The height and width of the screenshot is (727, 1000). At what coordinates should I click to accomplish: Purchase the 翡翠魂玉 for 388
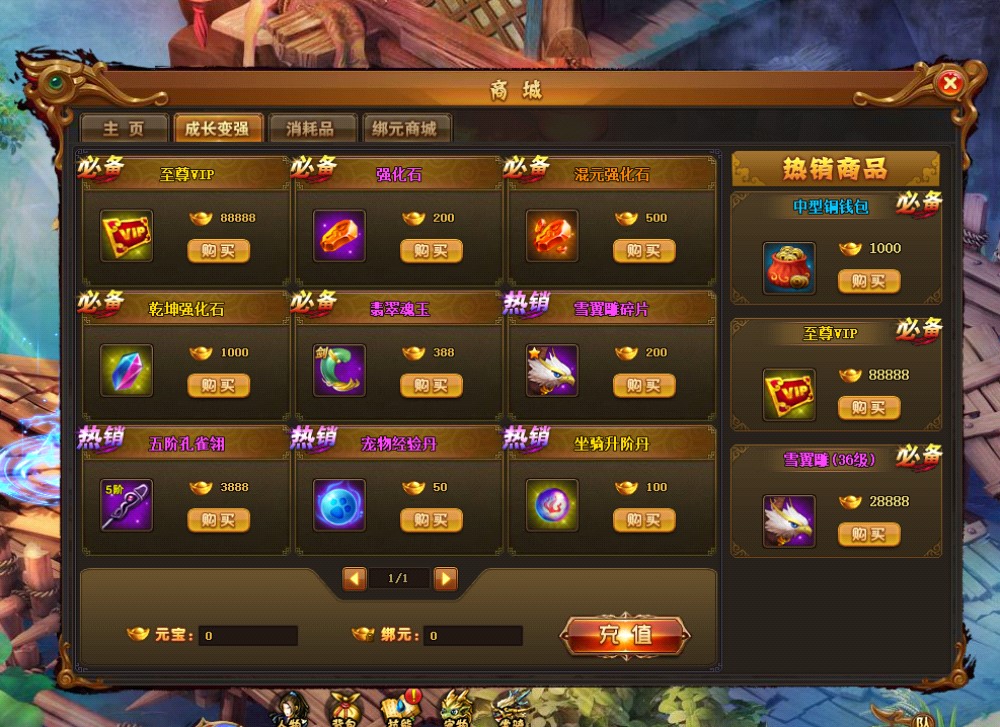pos(431,386)
